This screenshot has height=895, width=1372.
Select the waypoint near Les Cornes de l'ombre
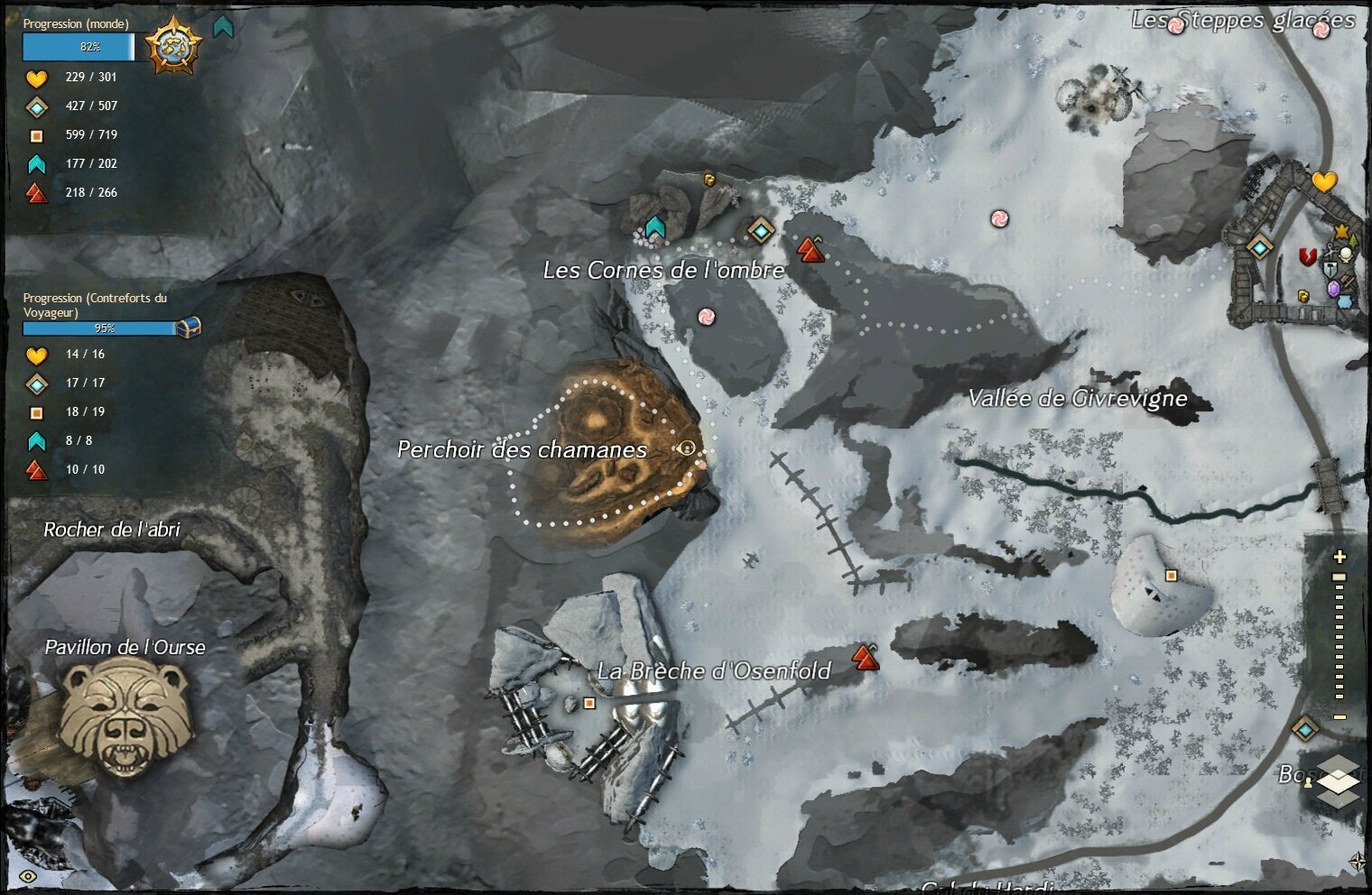(x=761, y=231)
